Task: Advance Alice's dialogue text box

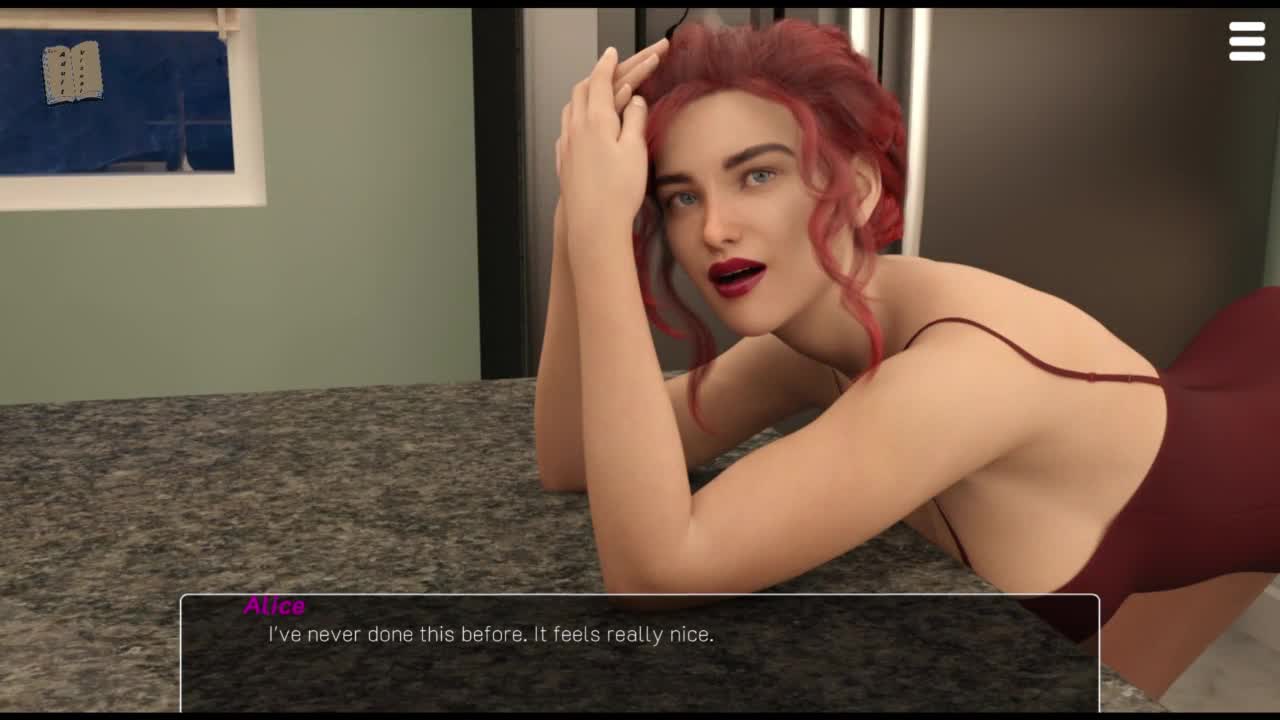Action: click(x=639, y=652)
